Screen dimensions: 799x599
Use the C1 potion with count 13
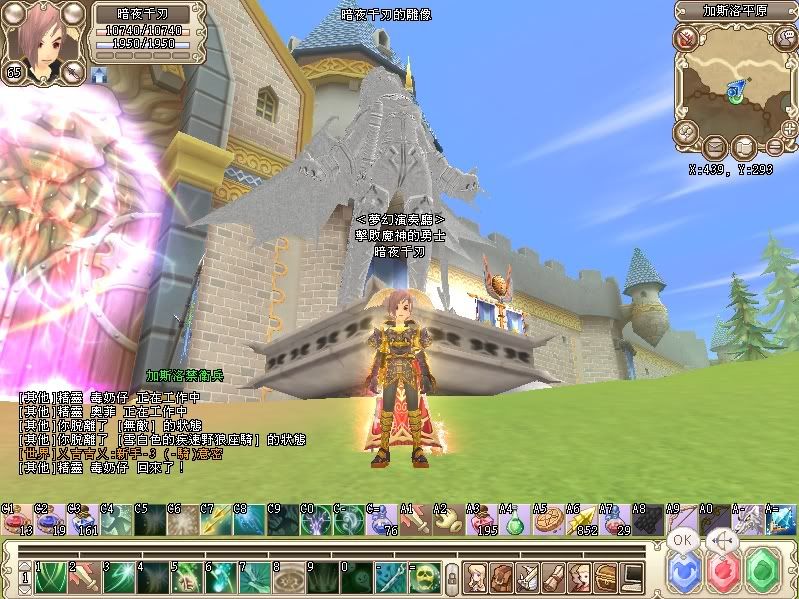(x=17, y=521)
